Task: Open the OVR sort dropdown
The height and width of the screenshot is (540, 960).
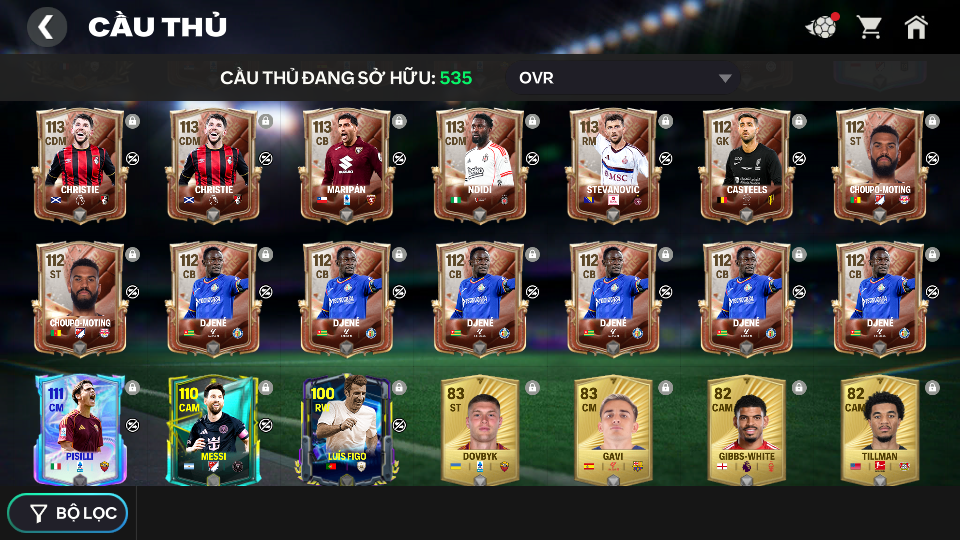Action: point(625,78)
